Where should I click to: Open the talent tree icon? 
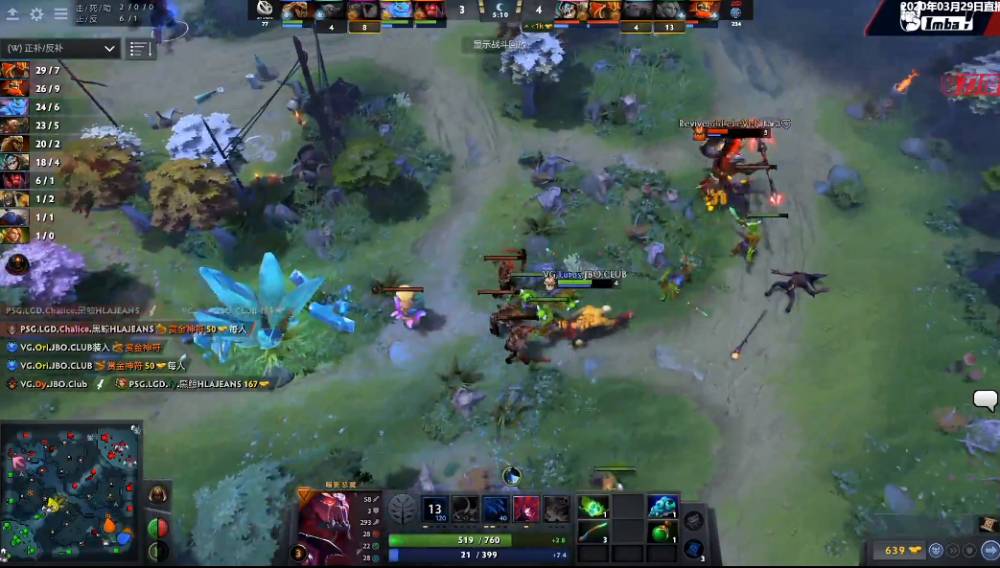click(x=402, y=509)
